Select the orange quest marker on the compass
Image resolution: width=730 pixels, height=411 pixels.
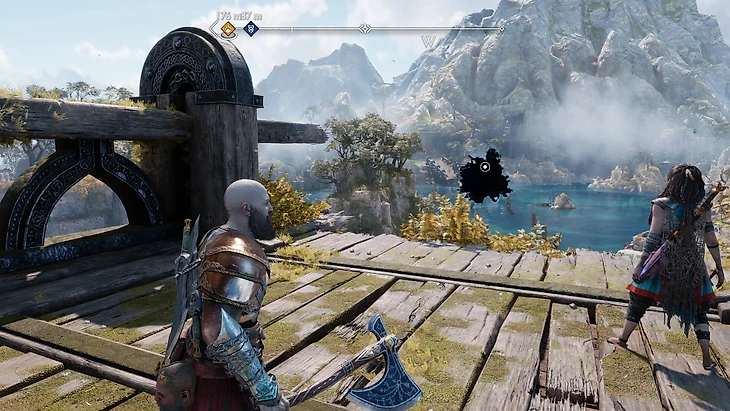228,29
